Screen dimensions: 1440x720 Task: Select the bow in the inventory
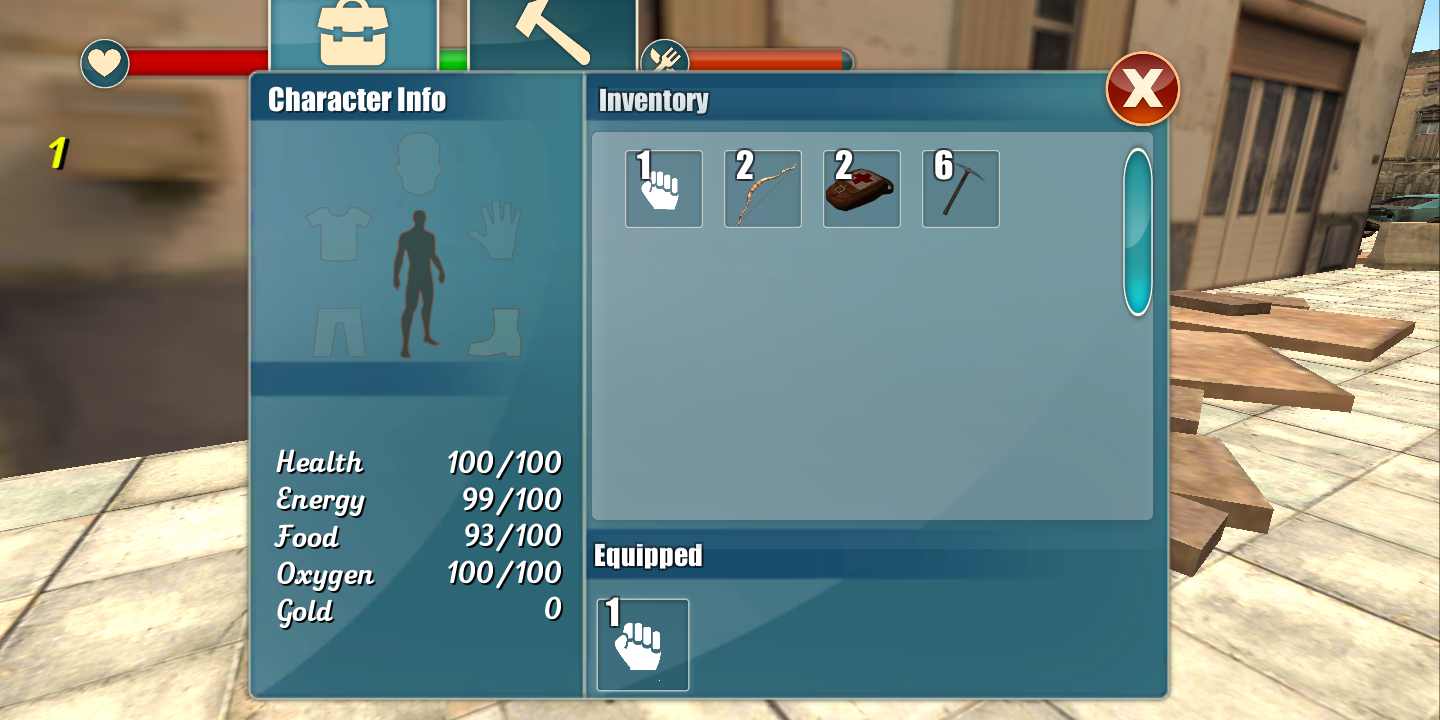tap(762, 189)
